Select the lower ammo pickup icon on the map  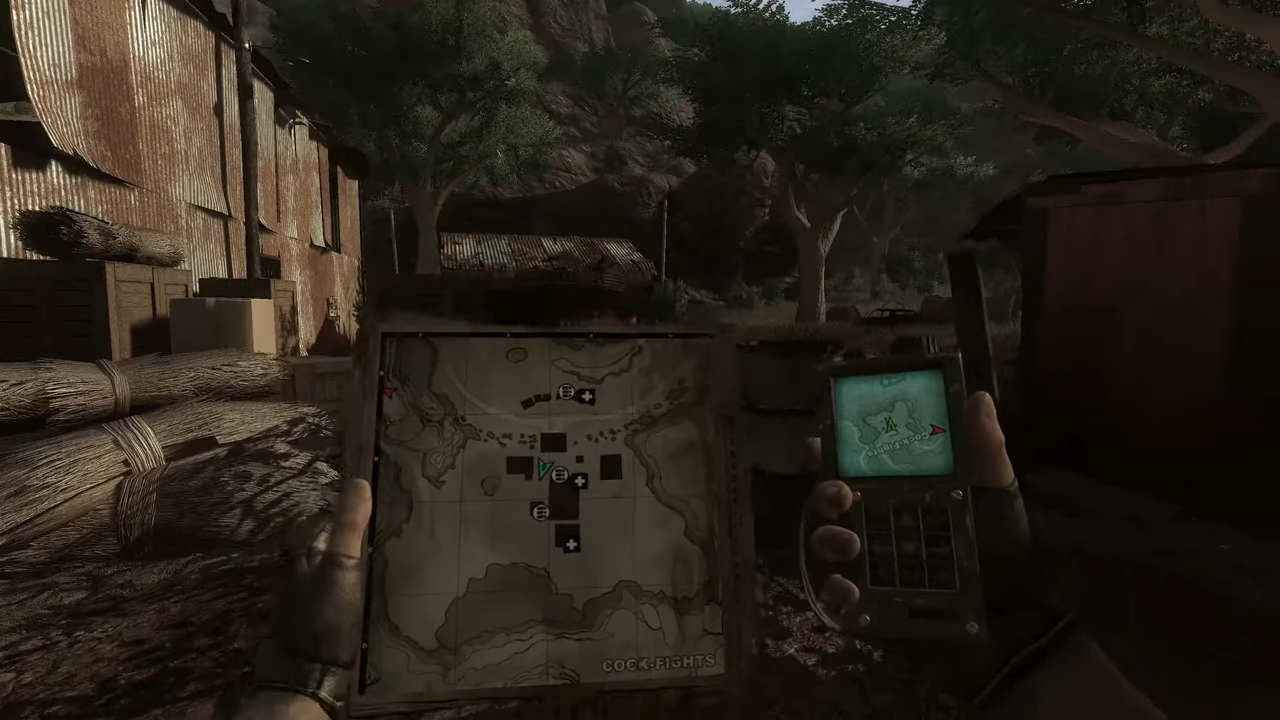[x=540, y=511]
